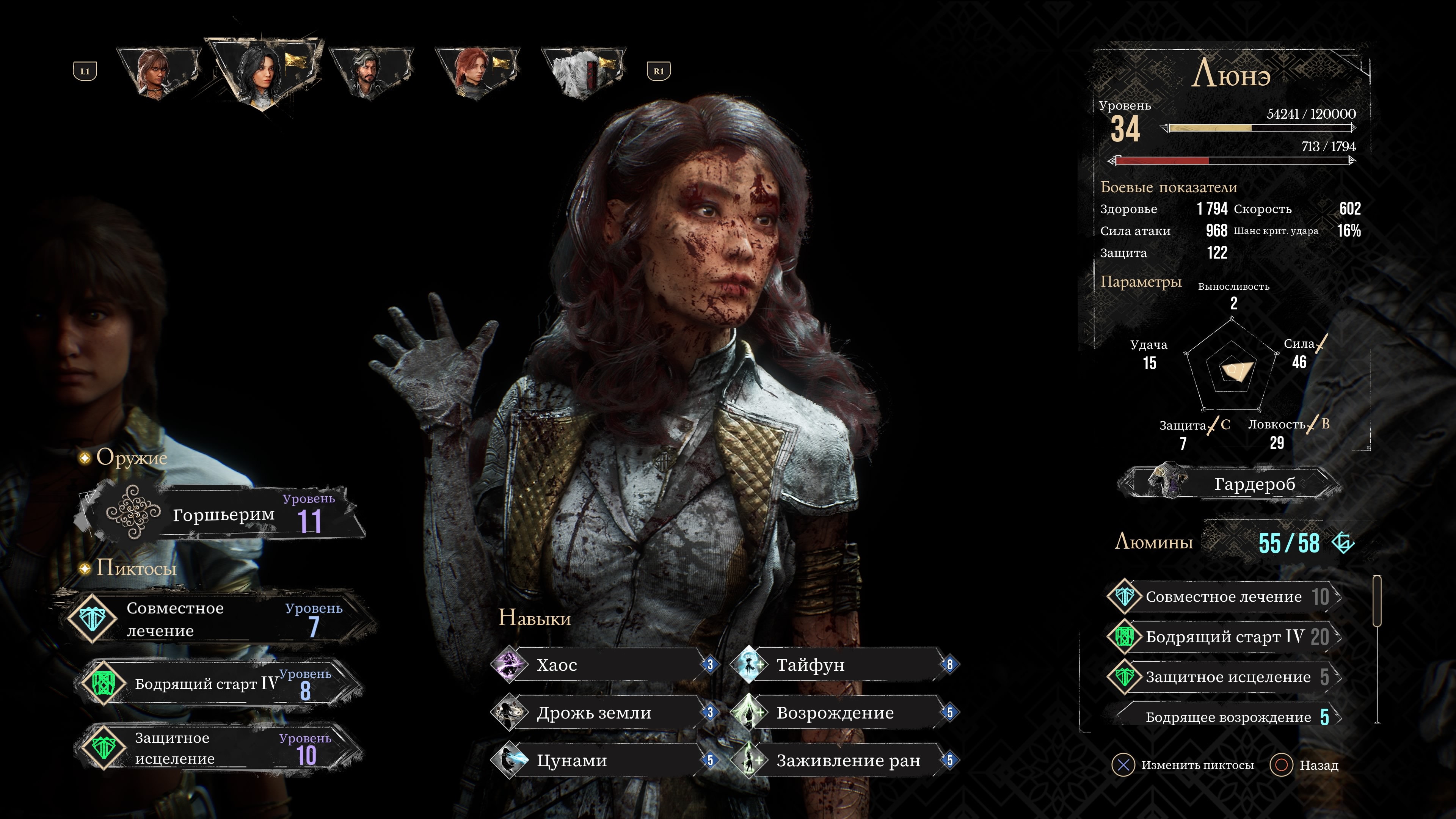Choose Защитное исцеление in the Люмины list
The height and width of the screenshot is (819, 1456).
tap(1224, 677)
